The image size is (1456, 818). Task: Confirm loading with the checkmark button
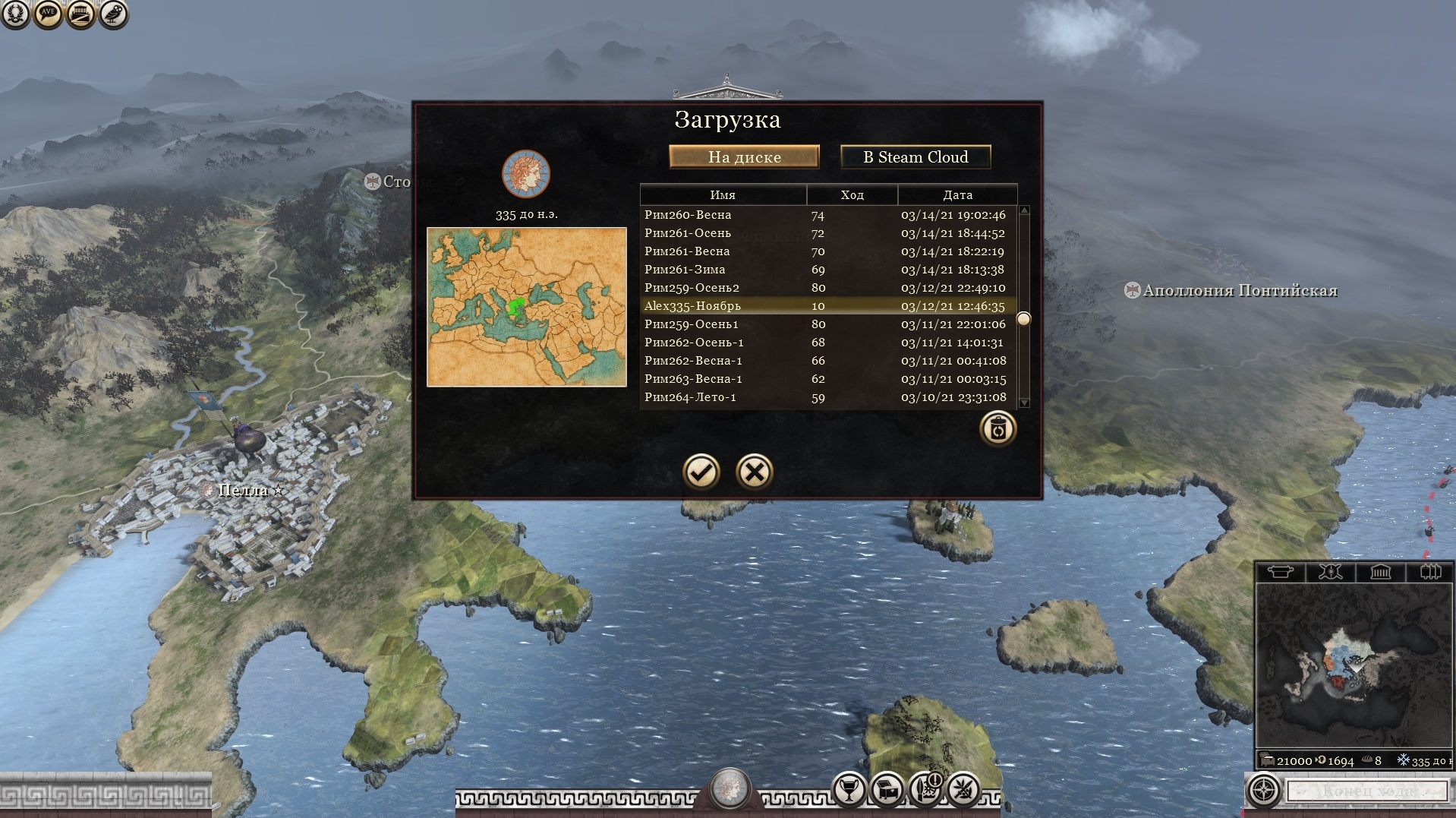click(701, 472)
